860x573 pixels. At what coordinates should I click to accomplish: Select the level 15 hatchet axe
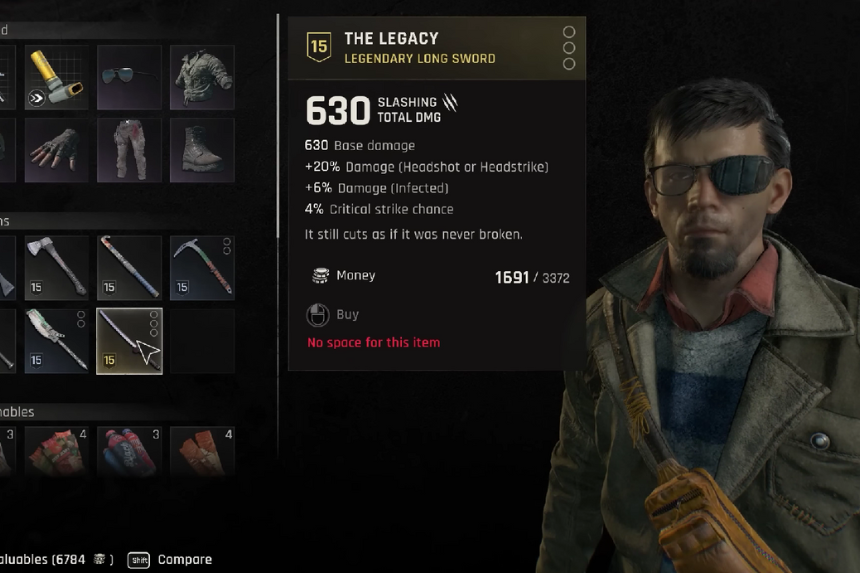tap(57, 267)
